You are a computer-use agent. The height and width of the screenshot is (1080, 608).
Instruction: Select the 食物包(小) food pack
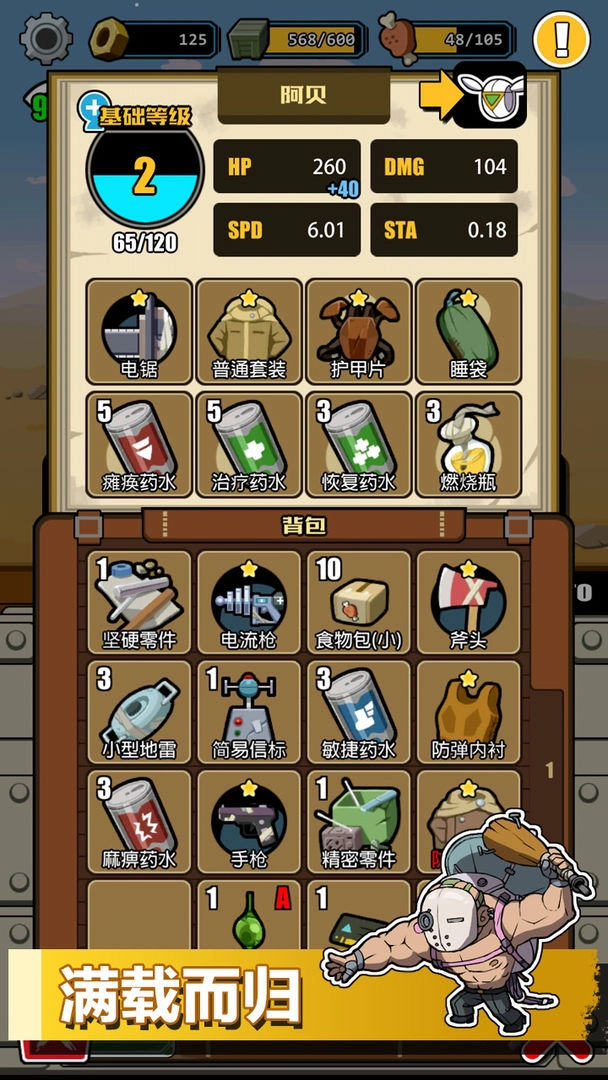point(358,602)
